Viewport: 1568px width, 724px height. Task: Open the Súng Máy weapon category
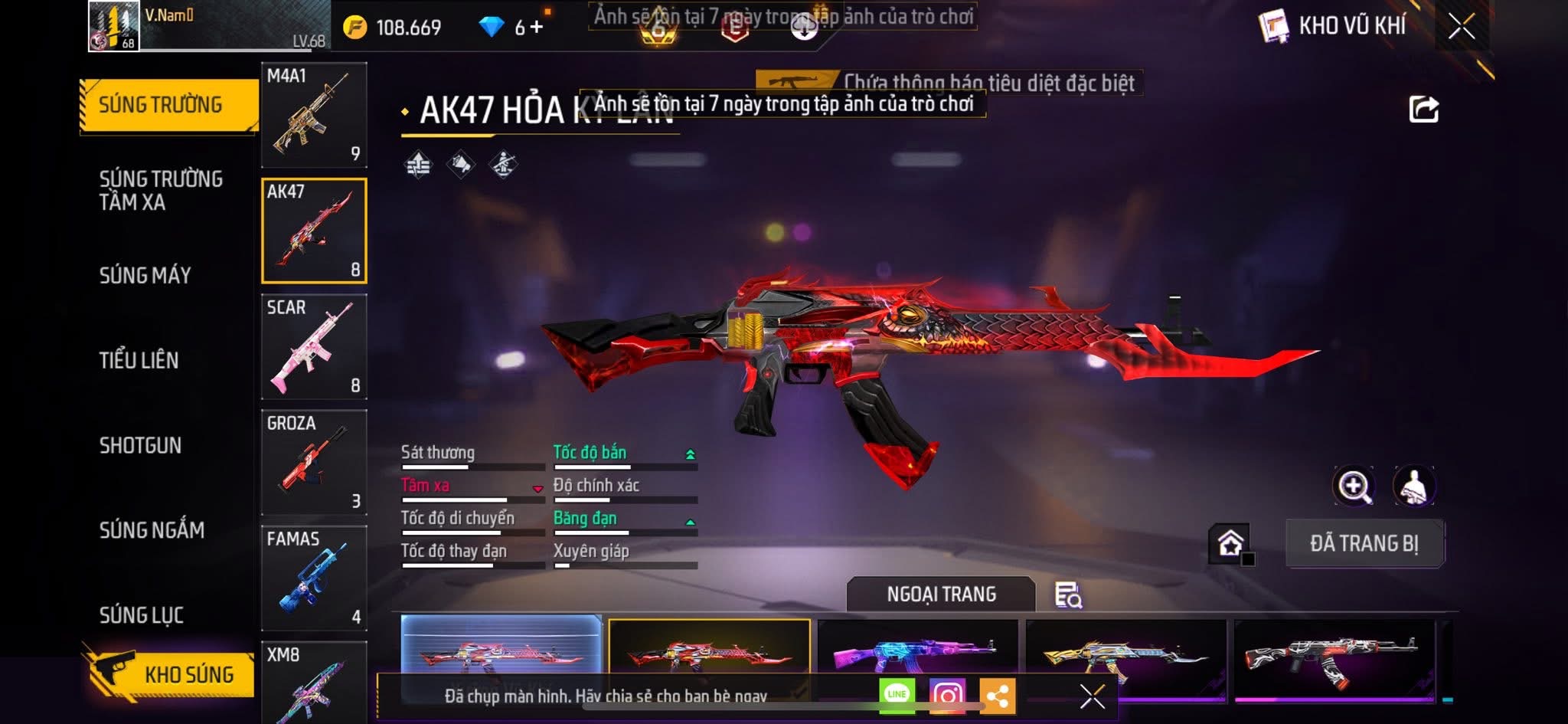coord(145,275)
